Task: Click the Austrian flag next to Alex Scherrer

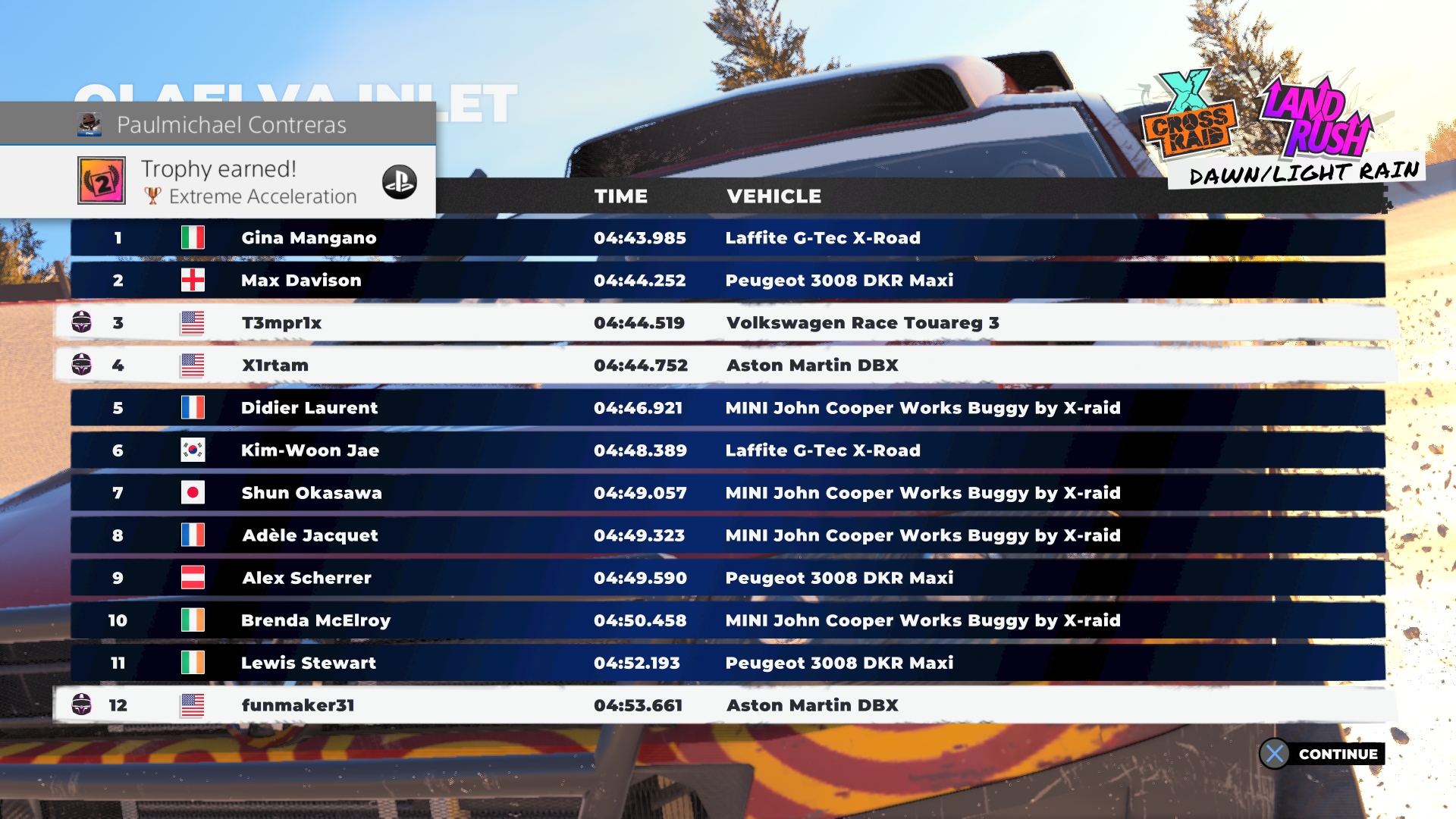Action: pyautogui.click(x=195, y=577)
